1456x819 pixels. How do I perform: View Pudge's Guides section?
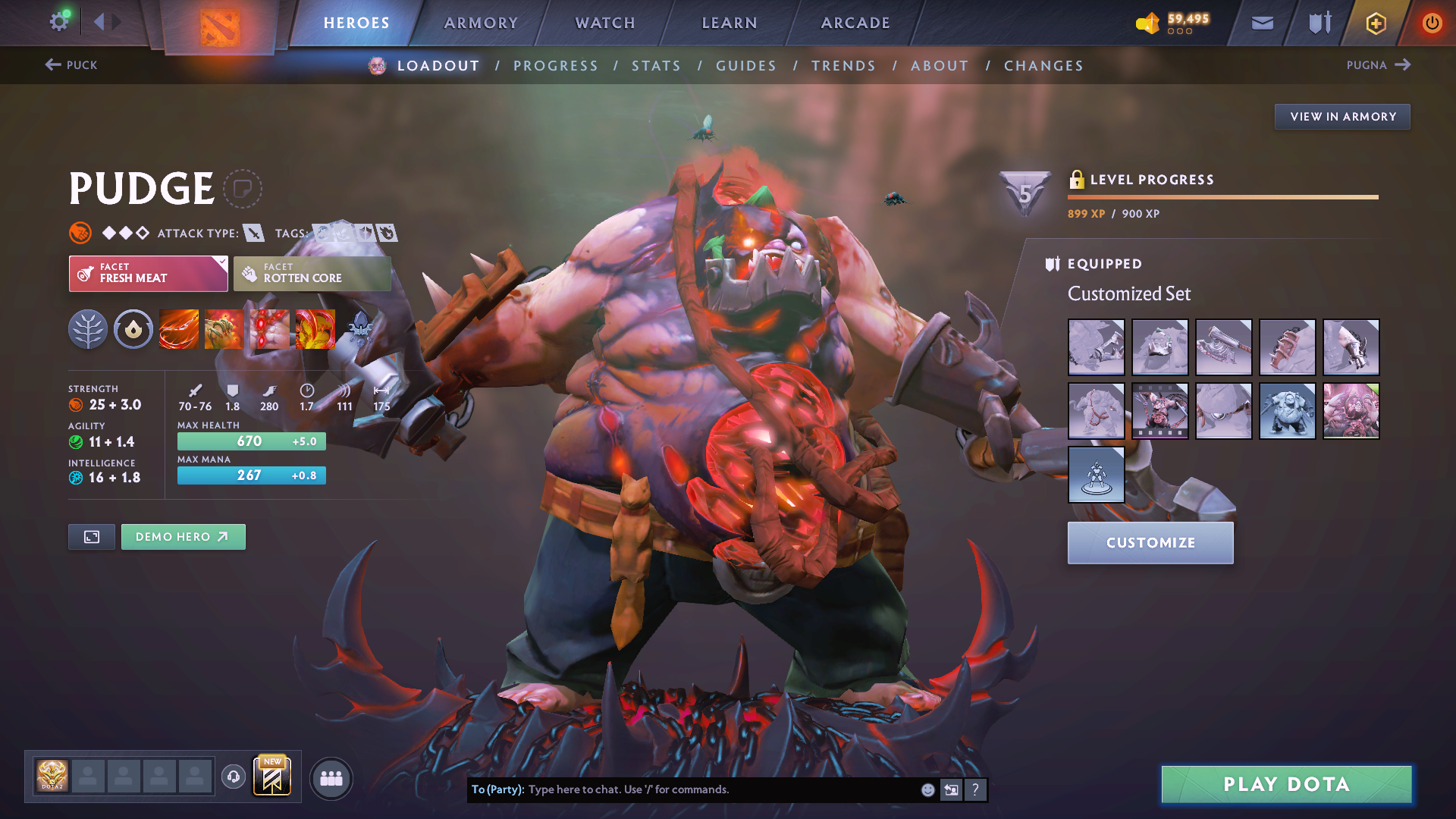746,66
